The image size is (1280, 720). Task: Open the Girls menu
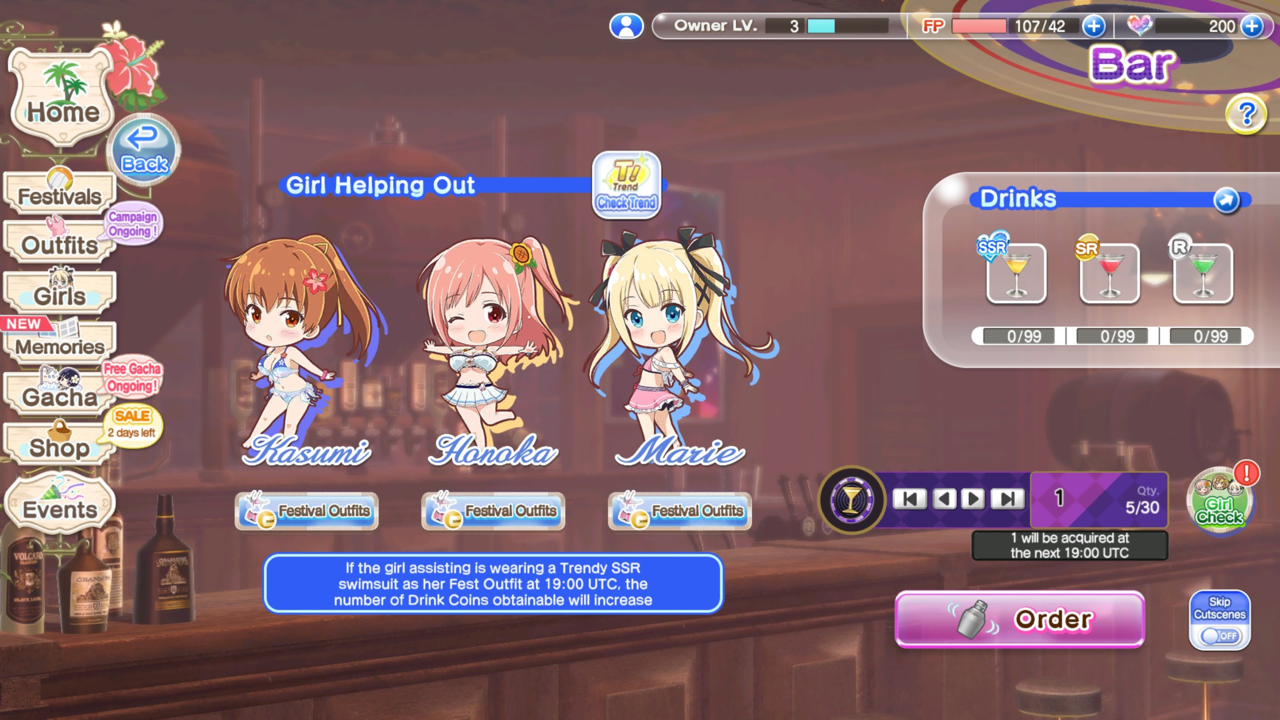point(60,295)
